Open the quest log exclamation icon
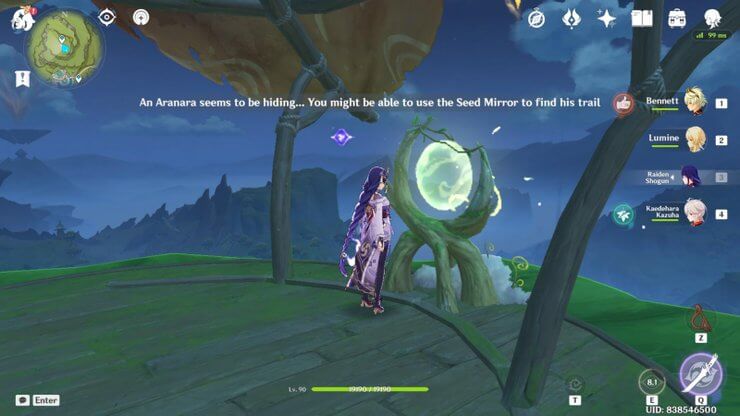Screen dimensions: 740x416 click(x=22, y=79)
